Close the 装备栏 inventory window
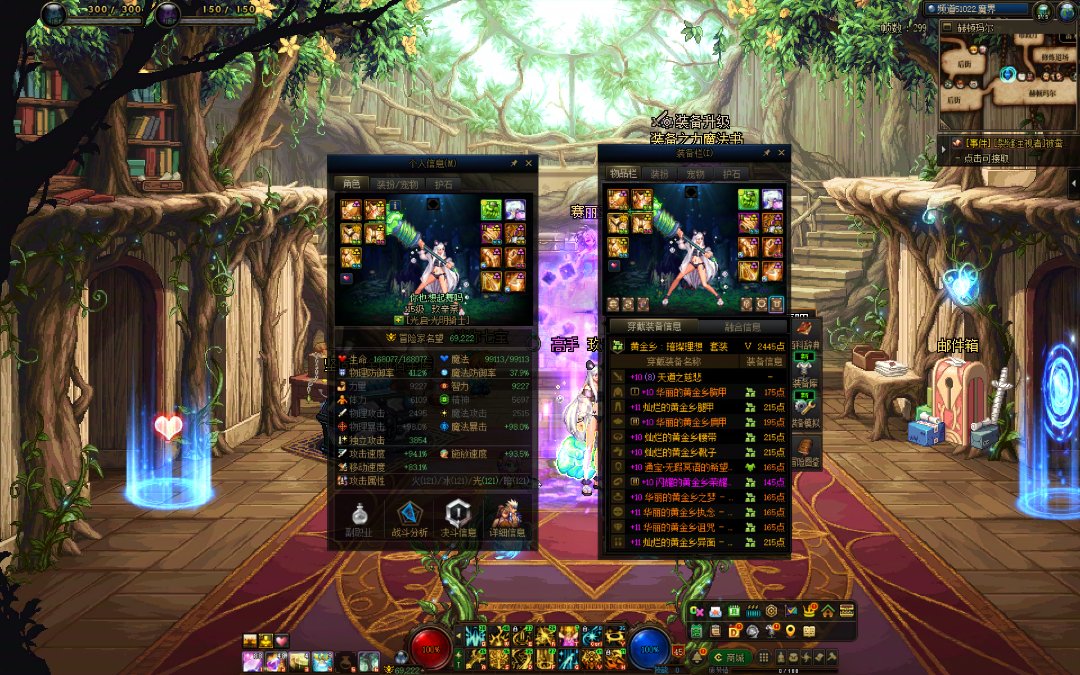This screenshot has height=675, width=1080. pyautogui.click(x=782, y=153)
